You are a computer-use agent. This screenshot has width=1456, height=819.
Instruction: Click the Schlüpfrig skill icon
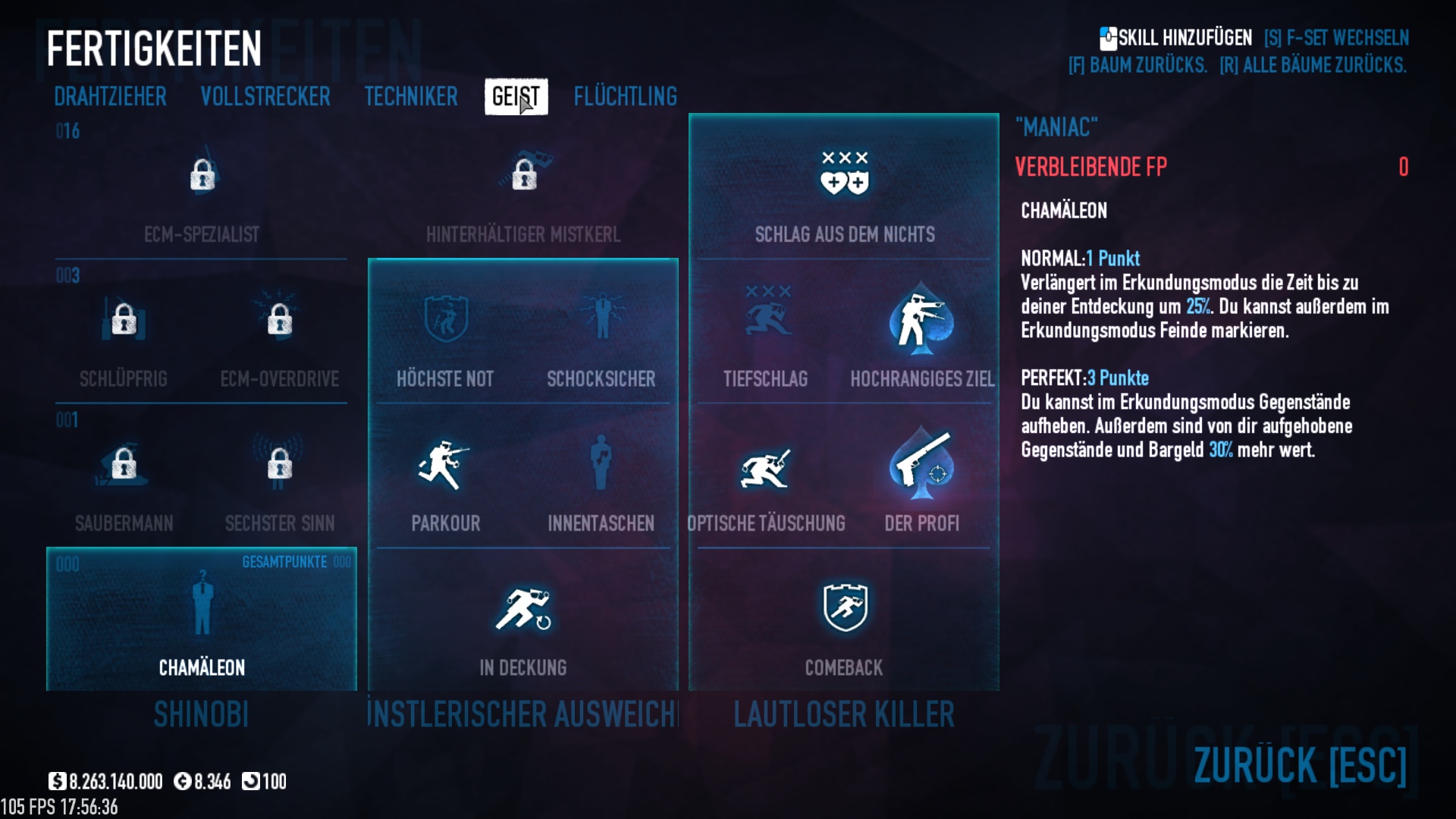pos(124,321)
